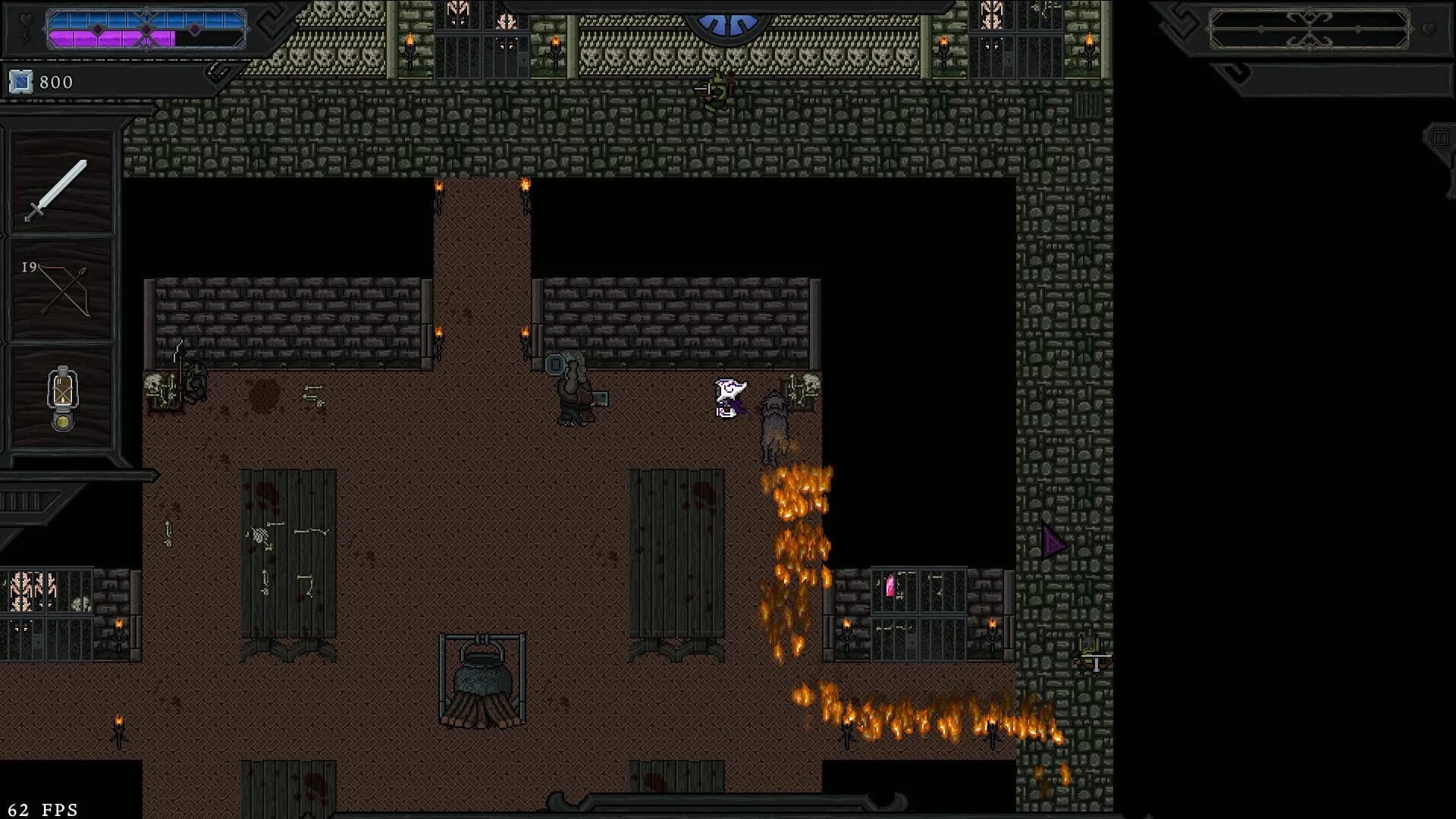Screen dimensions: 1456x819
Task: Select the bow showing 19 arrows
Action: click(61, 292)
